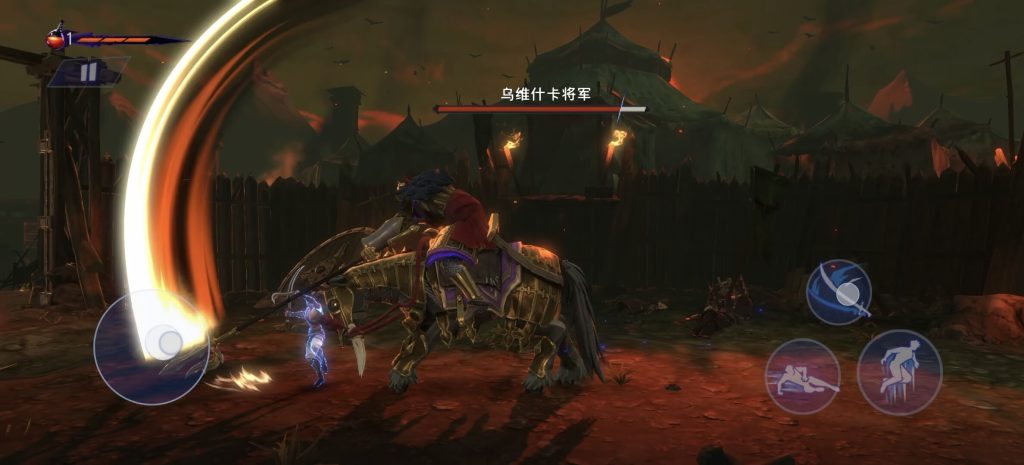Pause the game
Viewport: 1024px width, 465px height.
coord(88,72)
